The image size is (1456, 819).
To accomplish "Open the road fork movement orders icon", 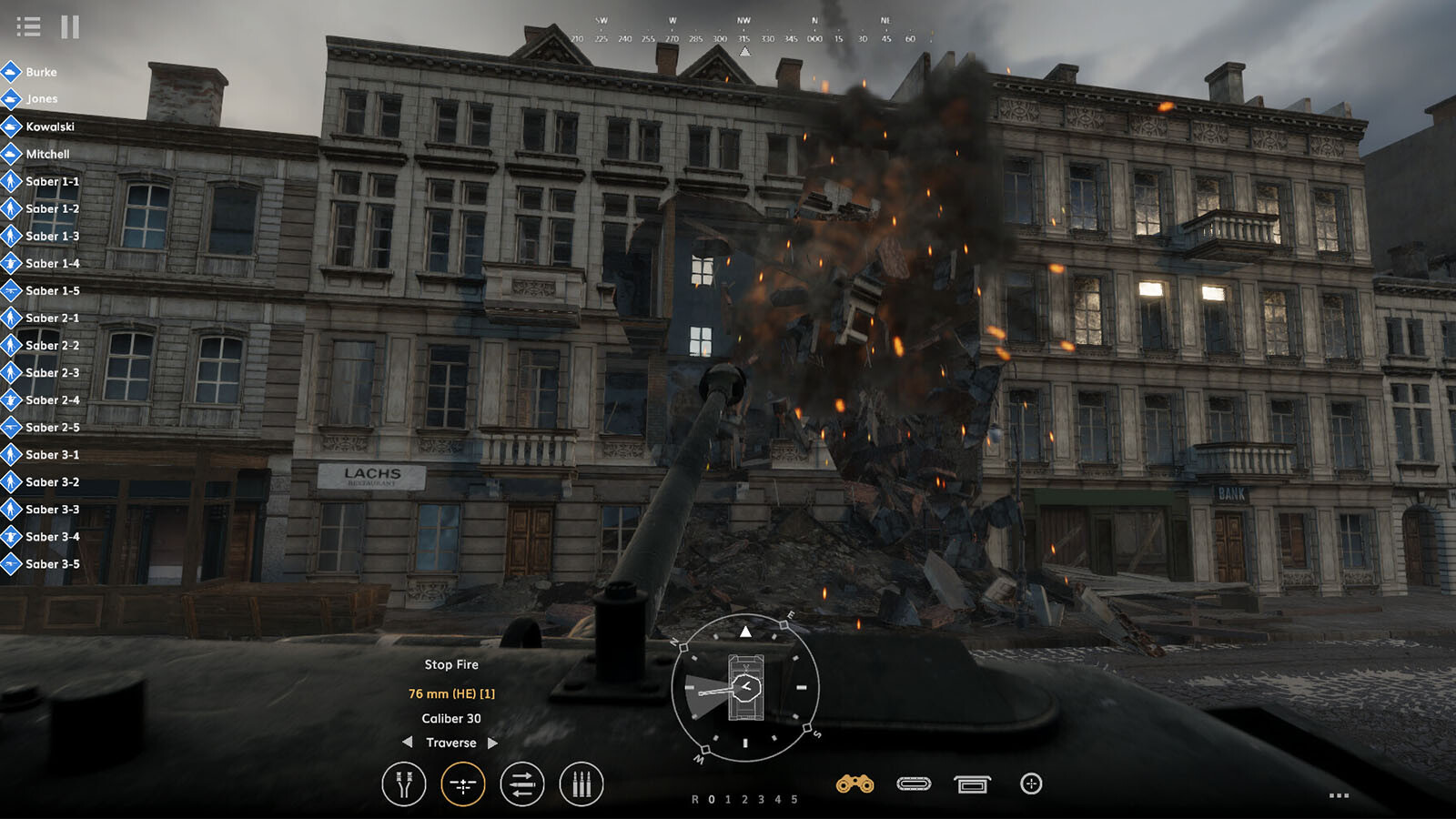I will point(404,784).
